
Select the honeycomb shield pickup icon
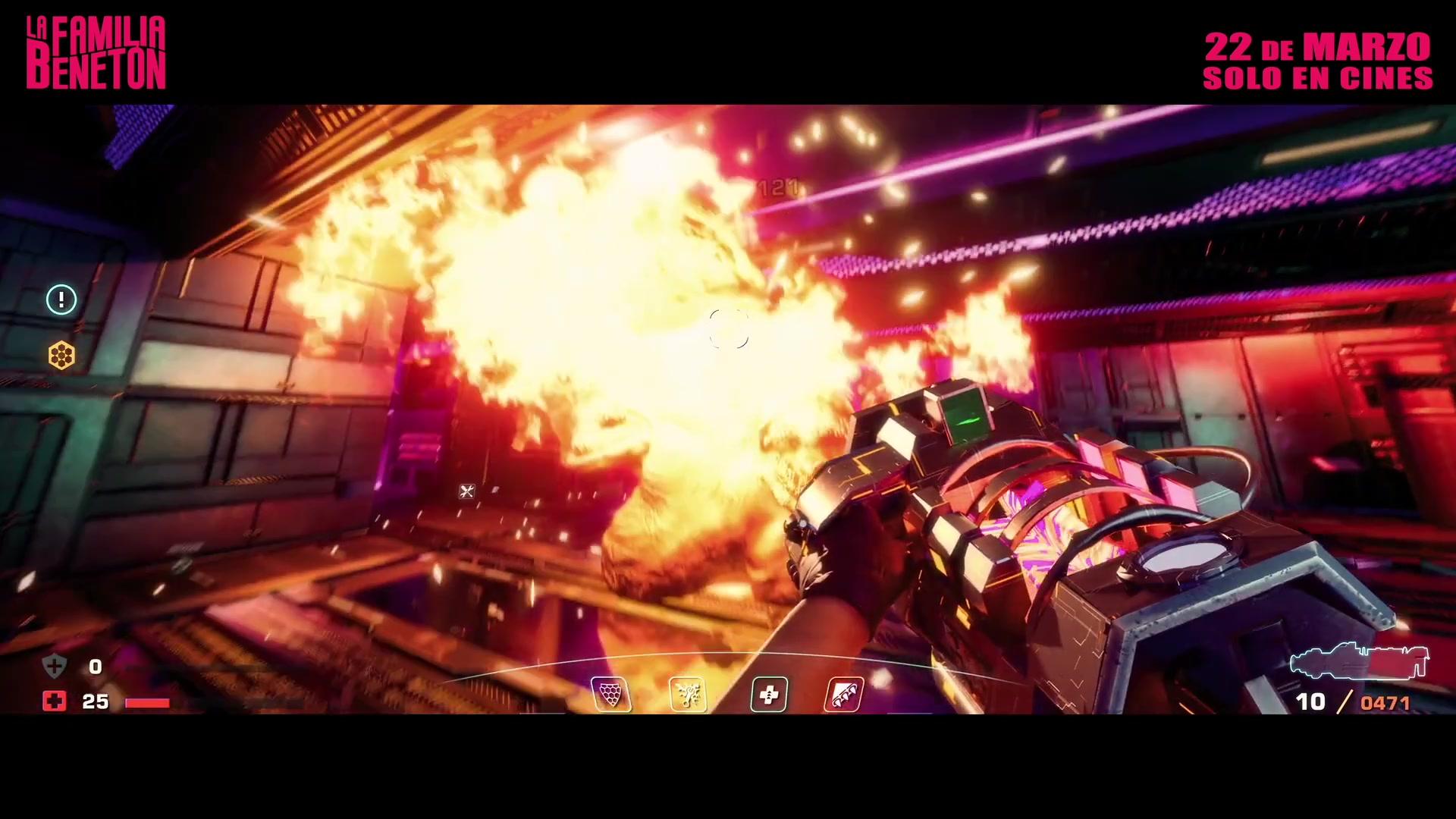point(611,694)
